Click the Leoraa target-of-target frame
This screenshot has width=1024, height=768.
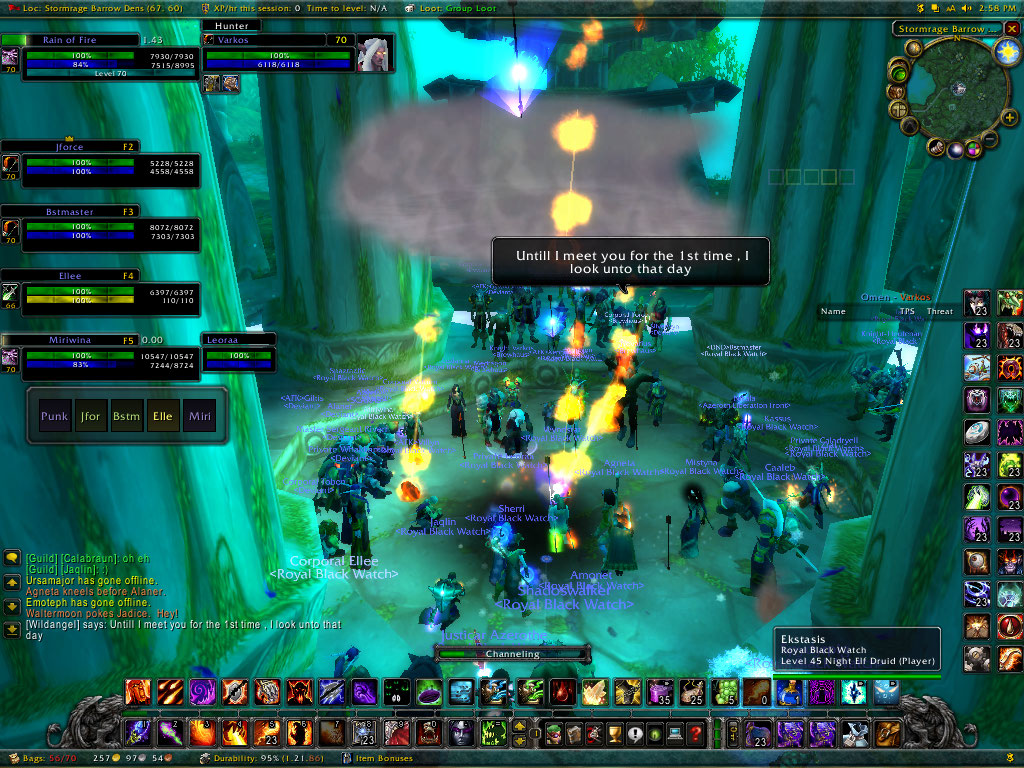(239, 353)
